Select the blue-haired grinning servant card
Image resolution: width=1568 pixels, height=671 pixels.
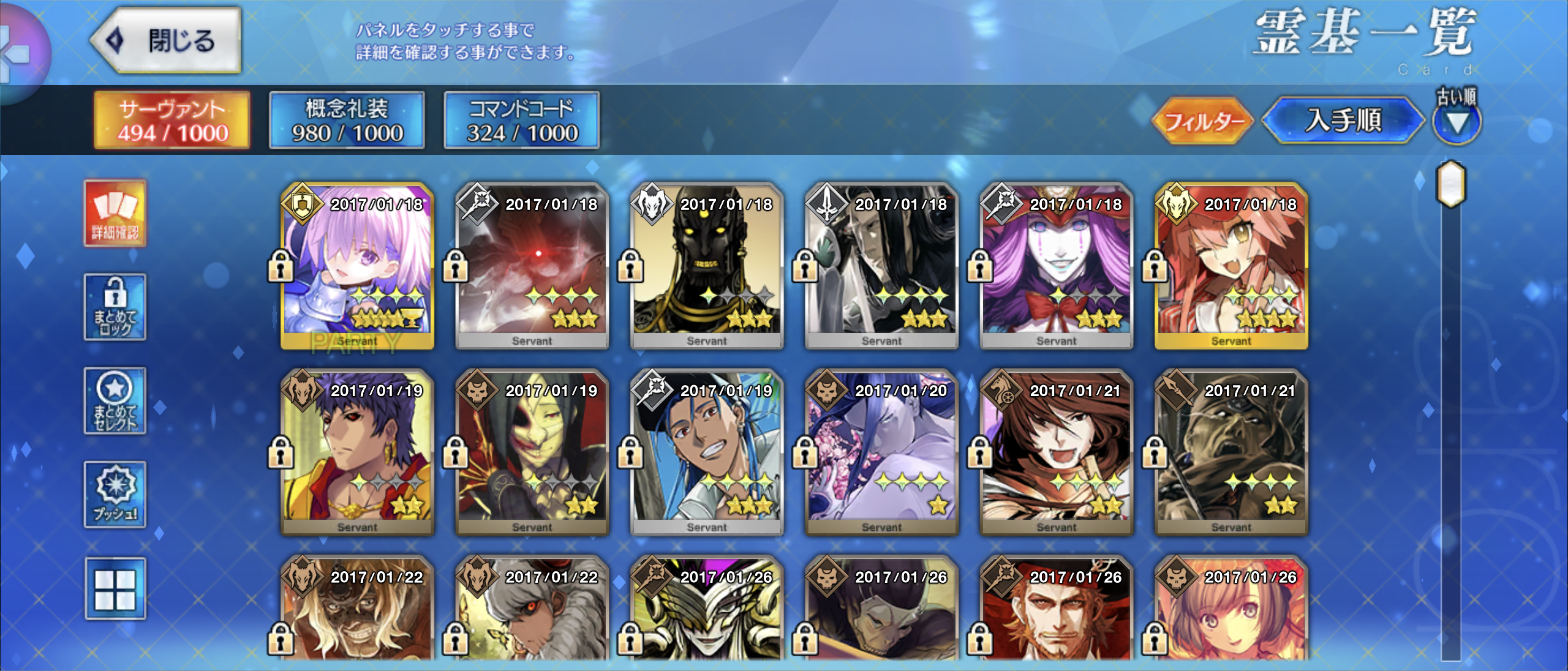click(x=707, y=453)
